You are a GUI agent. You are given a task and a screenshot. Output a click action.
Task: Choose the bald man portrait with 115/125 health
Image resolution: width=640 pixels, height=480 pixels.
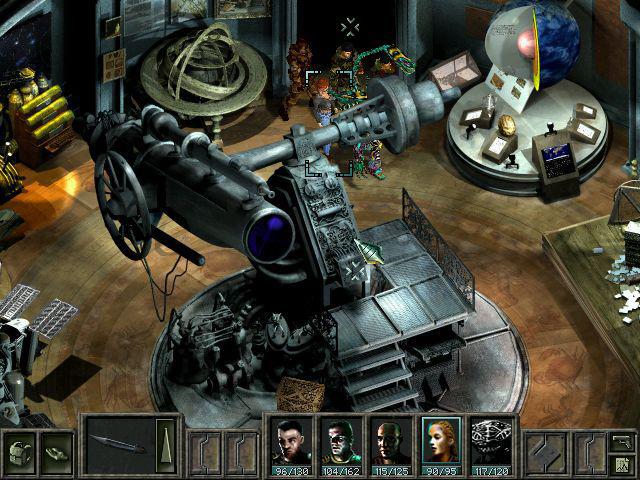(390, 443)
